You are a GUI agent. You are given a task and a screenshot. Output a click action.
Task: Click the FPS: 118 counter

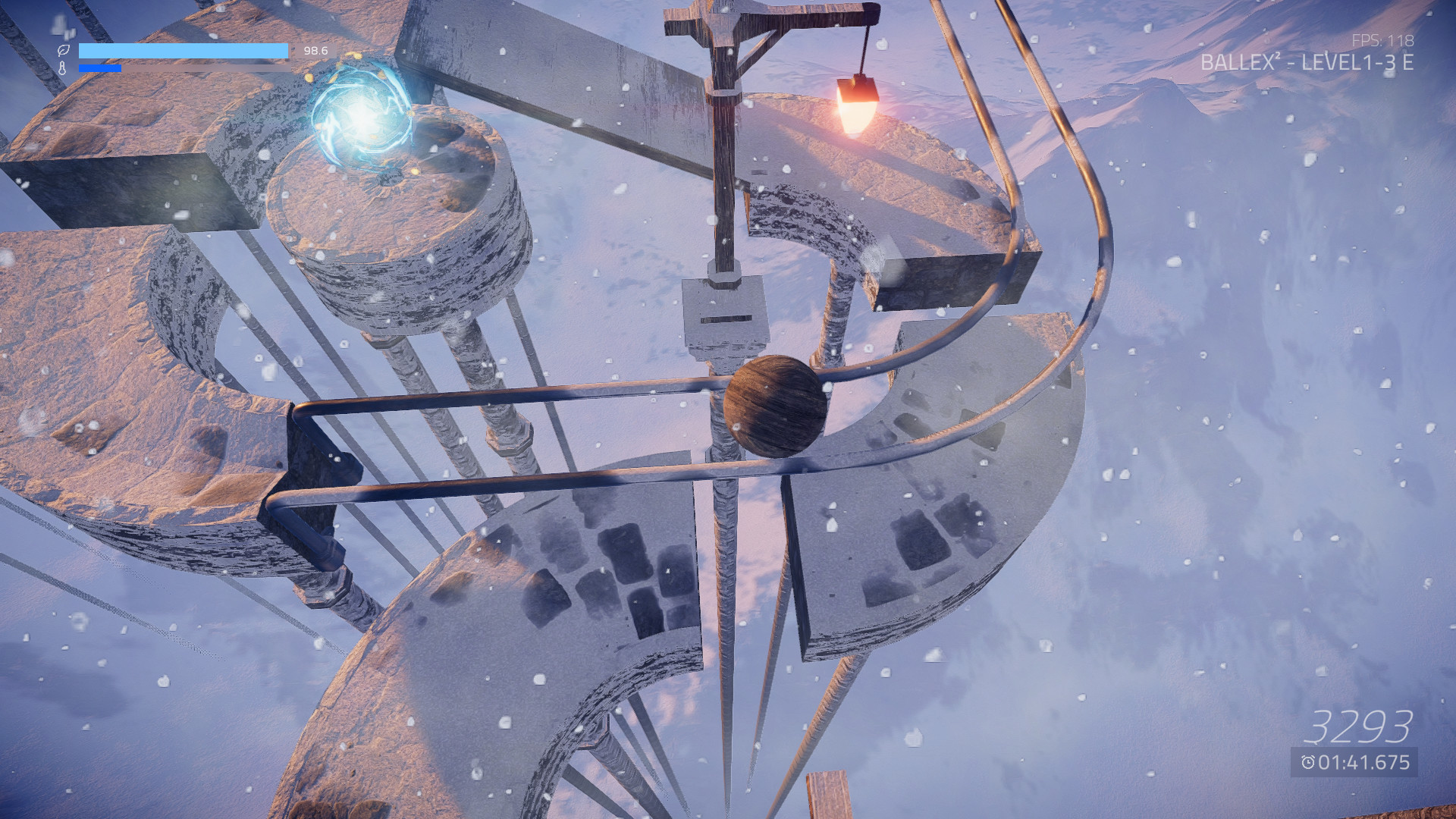[x=1383, y=39]
